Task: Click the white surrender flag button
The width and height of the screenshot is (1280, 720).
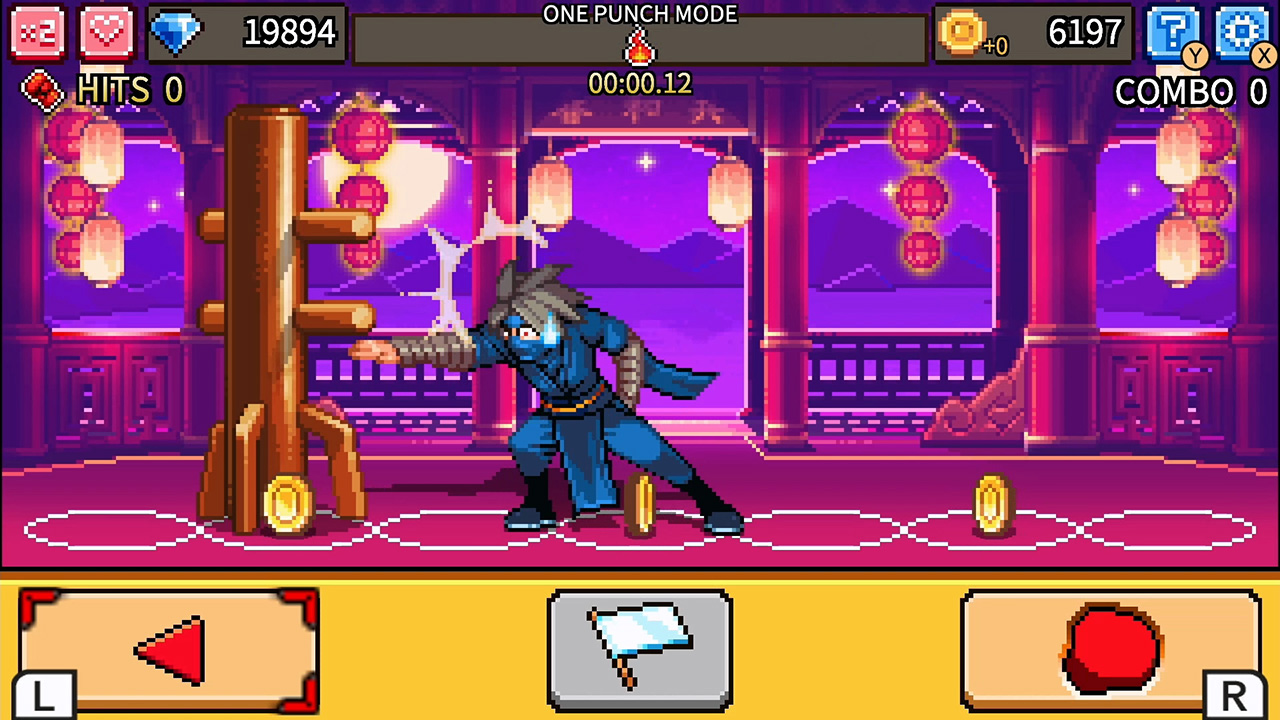Action: (640, 648)
